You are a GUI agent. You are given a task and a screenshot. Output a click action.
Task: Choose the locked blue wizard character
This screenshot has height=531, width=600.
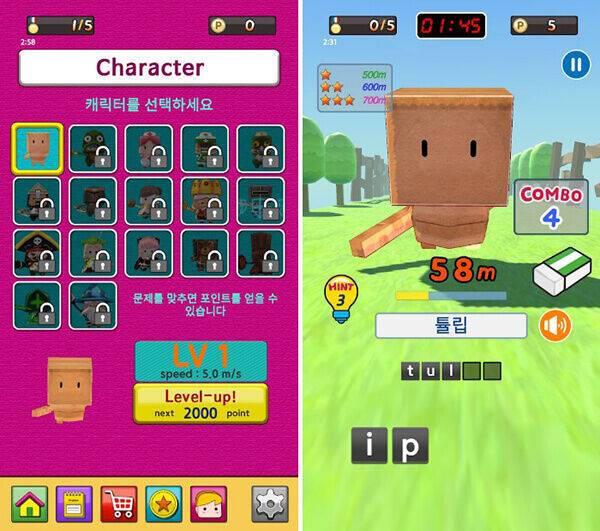92,304
